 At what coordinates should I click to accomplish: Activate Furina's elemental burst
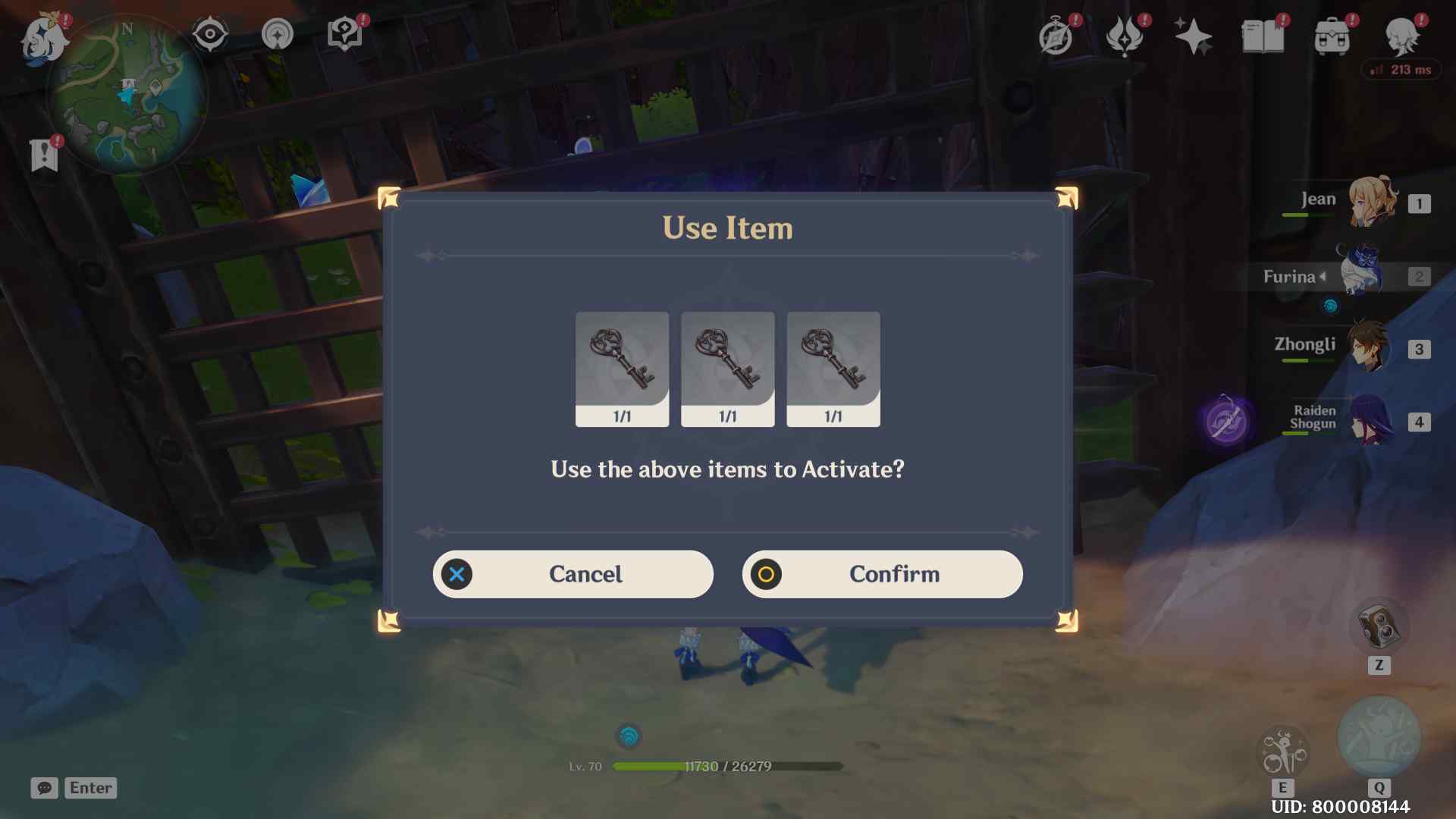pos(1378,737)
